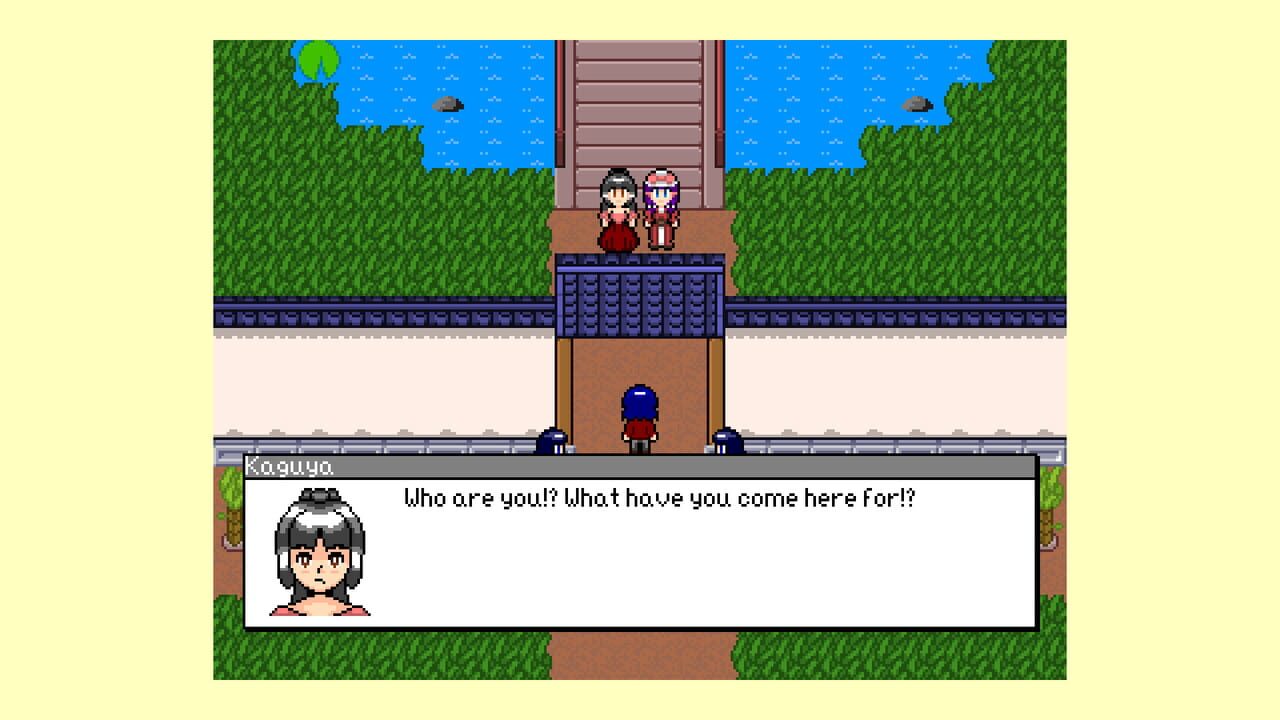This screenshot has height=720, width=1280.
Task: Click the blue-haired player character sprite
Action: [x=638, y=410]
